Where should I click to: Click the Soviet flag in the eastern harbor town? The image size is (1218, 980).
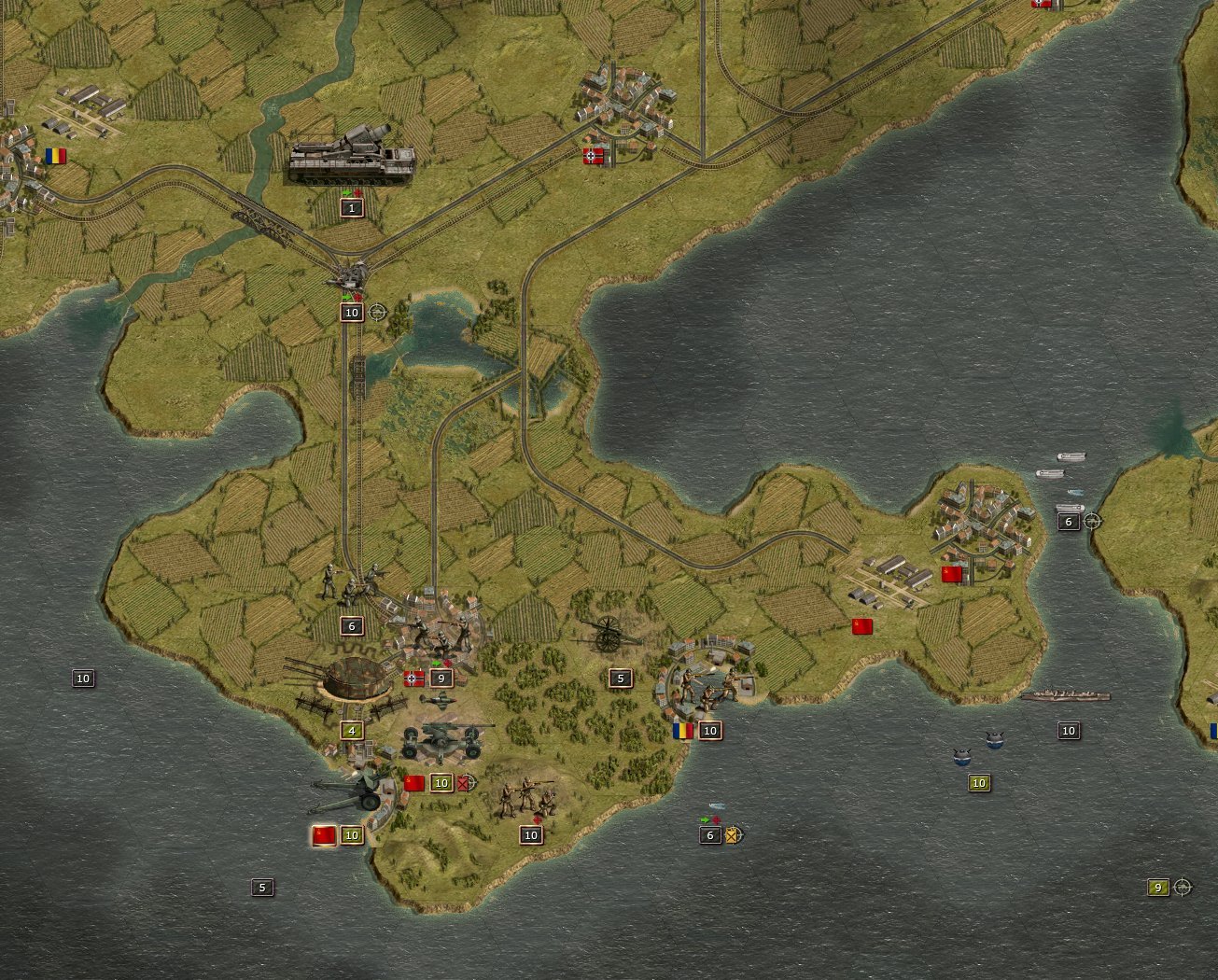pos(952,574)
